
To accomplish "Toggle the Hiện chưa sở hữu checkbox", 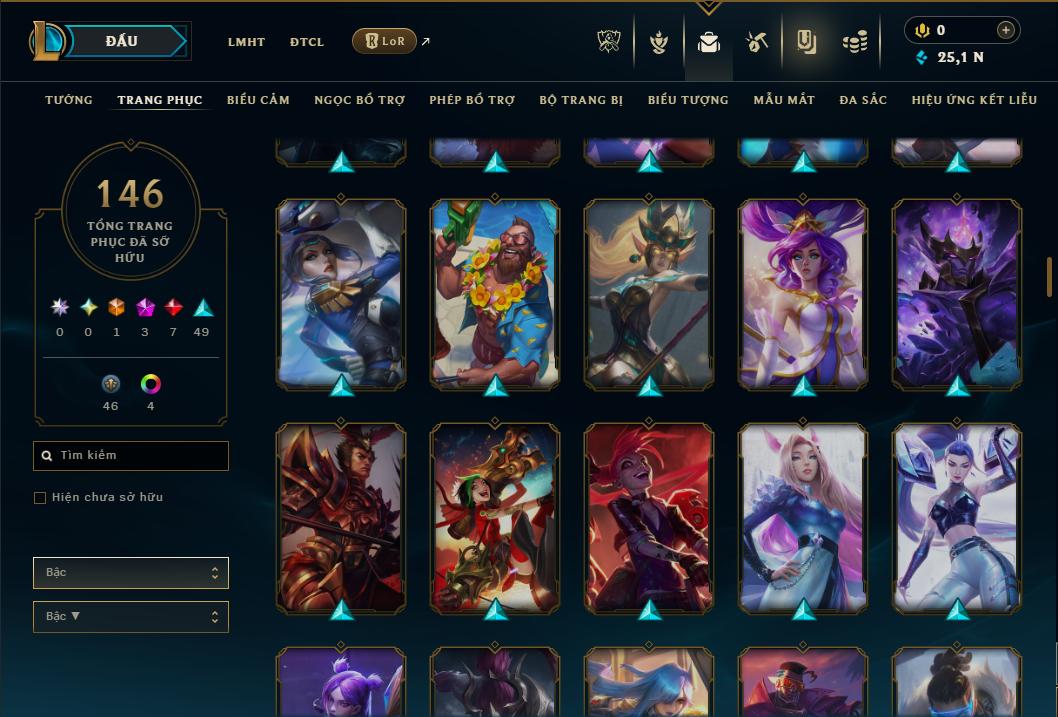I will (40, 498).
